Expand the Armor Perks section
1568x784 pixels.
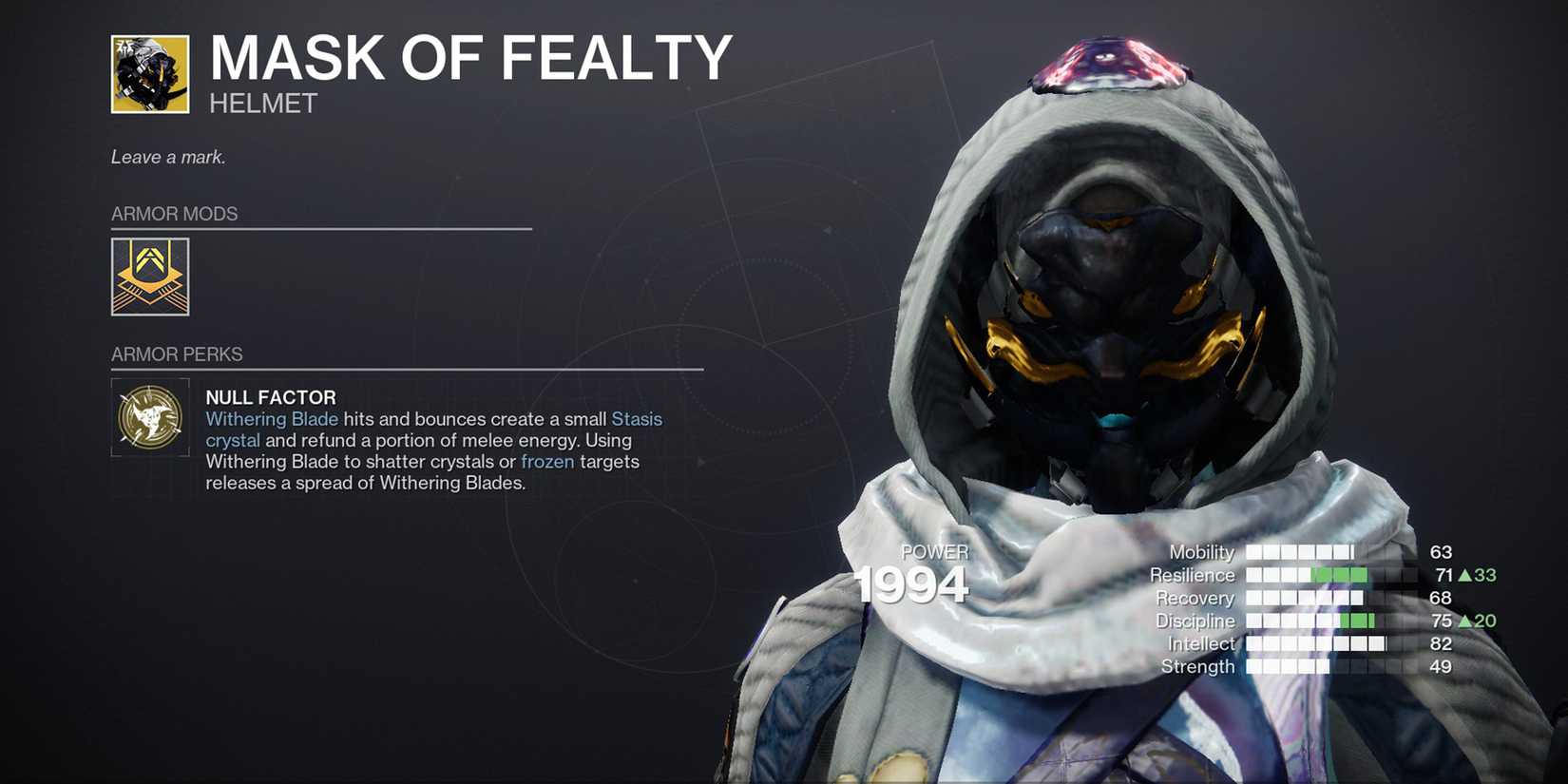[x=177, y=354]
